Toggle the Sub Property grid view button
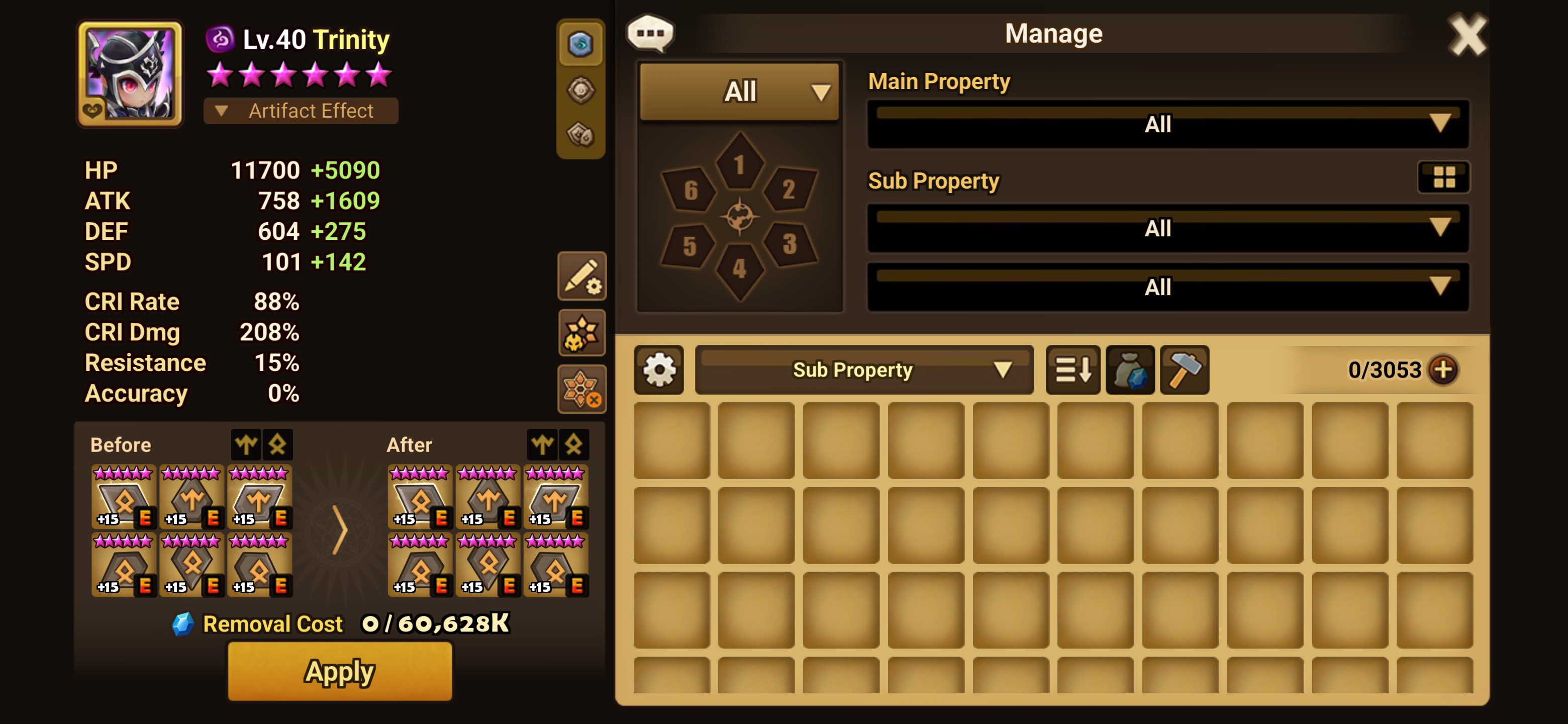The height and width of the screenshot is (724, 1568). [x=1443, y=177]
